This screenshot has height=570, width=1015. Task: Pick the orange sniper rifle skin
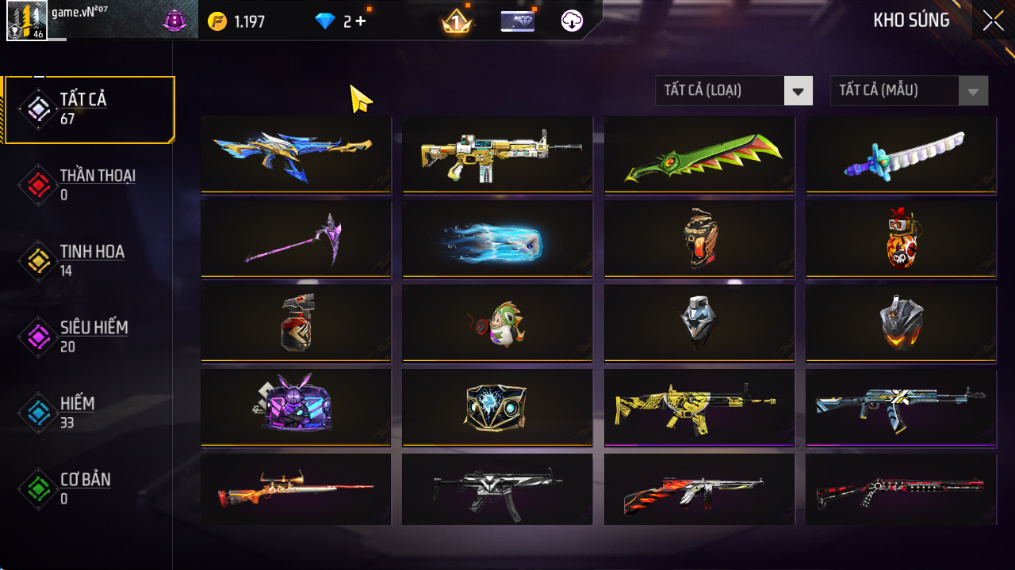pos(295,490)
